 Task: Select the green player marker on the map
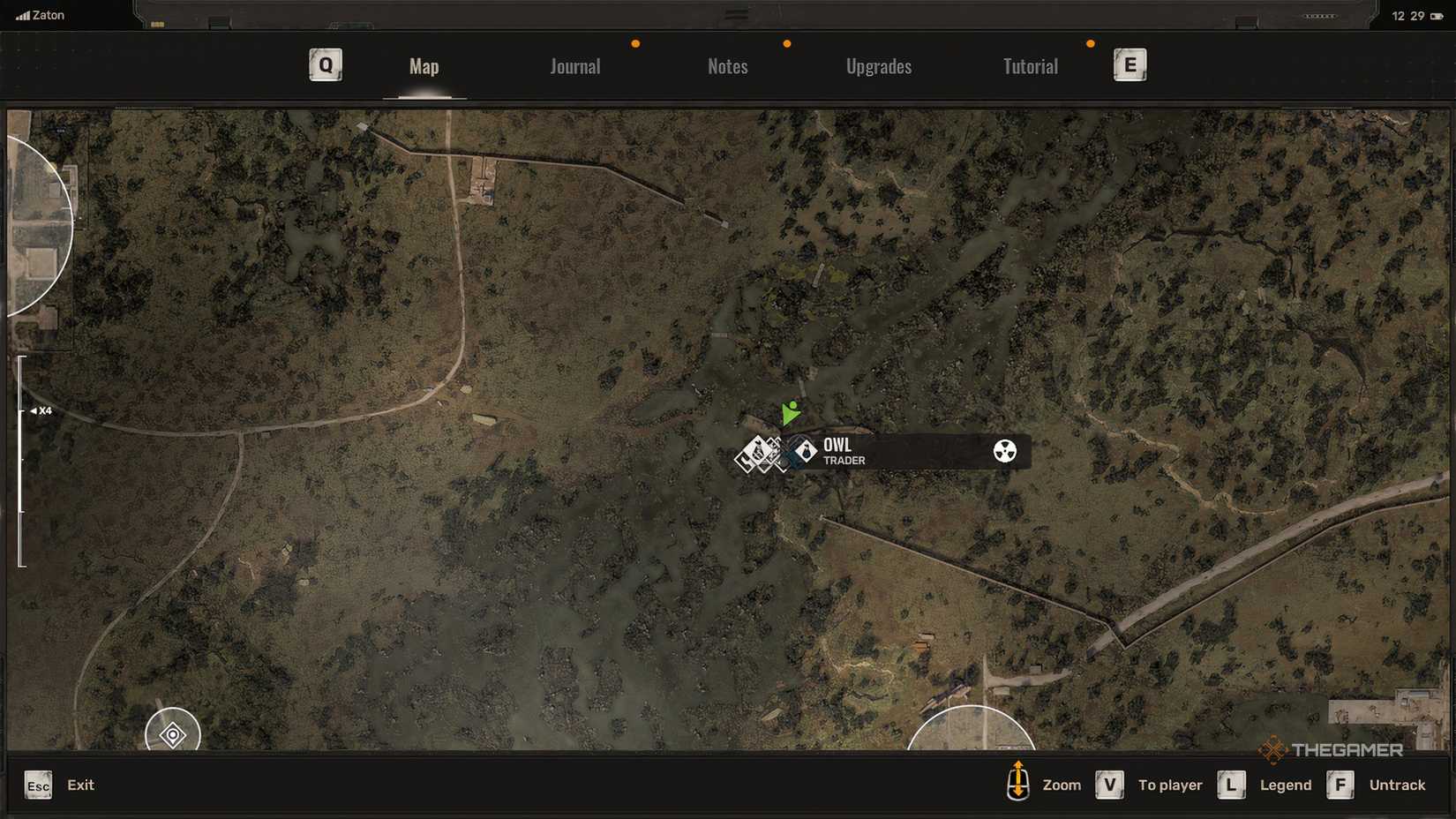(790, 413)
